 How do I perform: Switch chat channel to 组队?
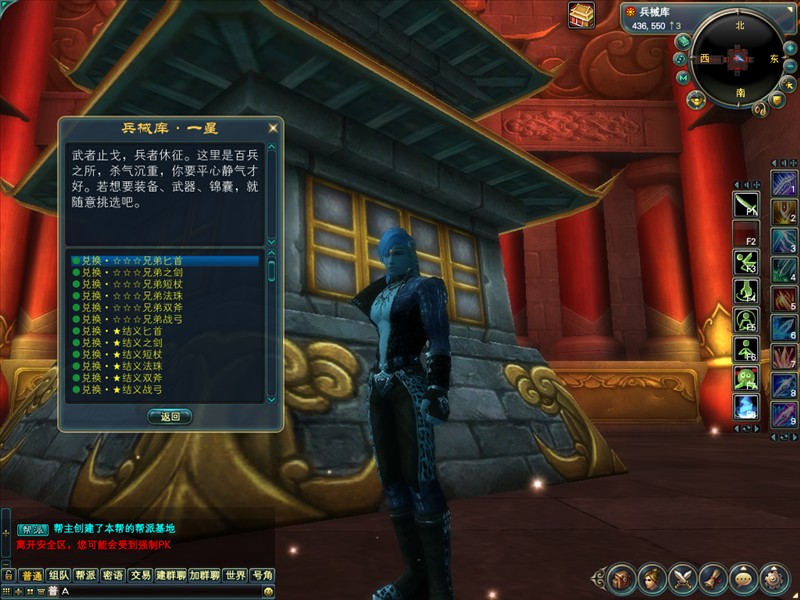(59, 575)
